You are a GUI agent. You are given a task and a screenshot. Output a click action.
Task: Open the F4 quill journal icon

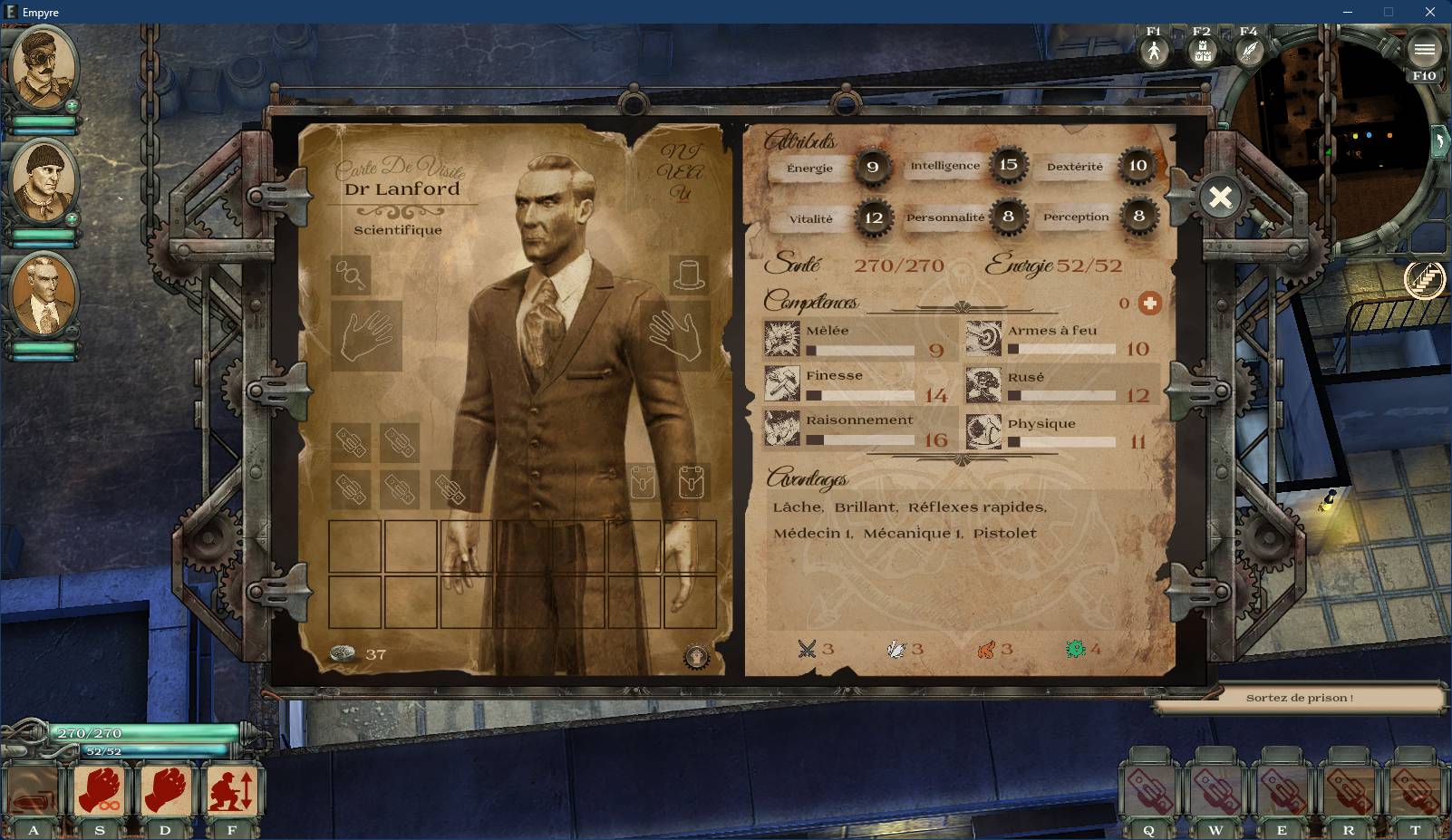pos(1249,51)
